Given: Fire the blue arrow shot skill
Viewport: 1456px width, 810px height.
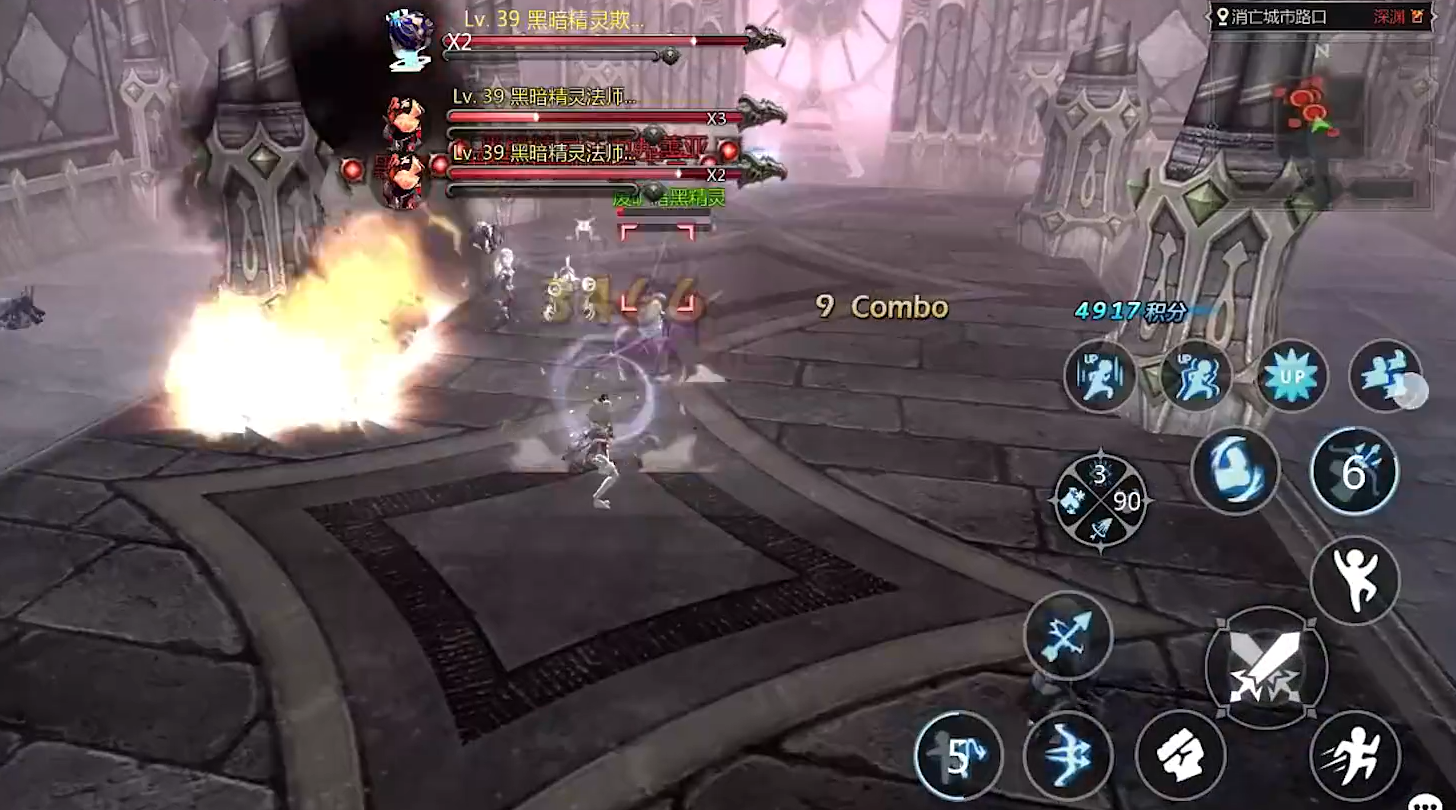Looking at the screenshot, I should (1068, 635).
